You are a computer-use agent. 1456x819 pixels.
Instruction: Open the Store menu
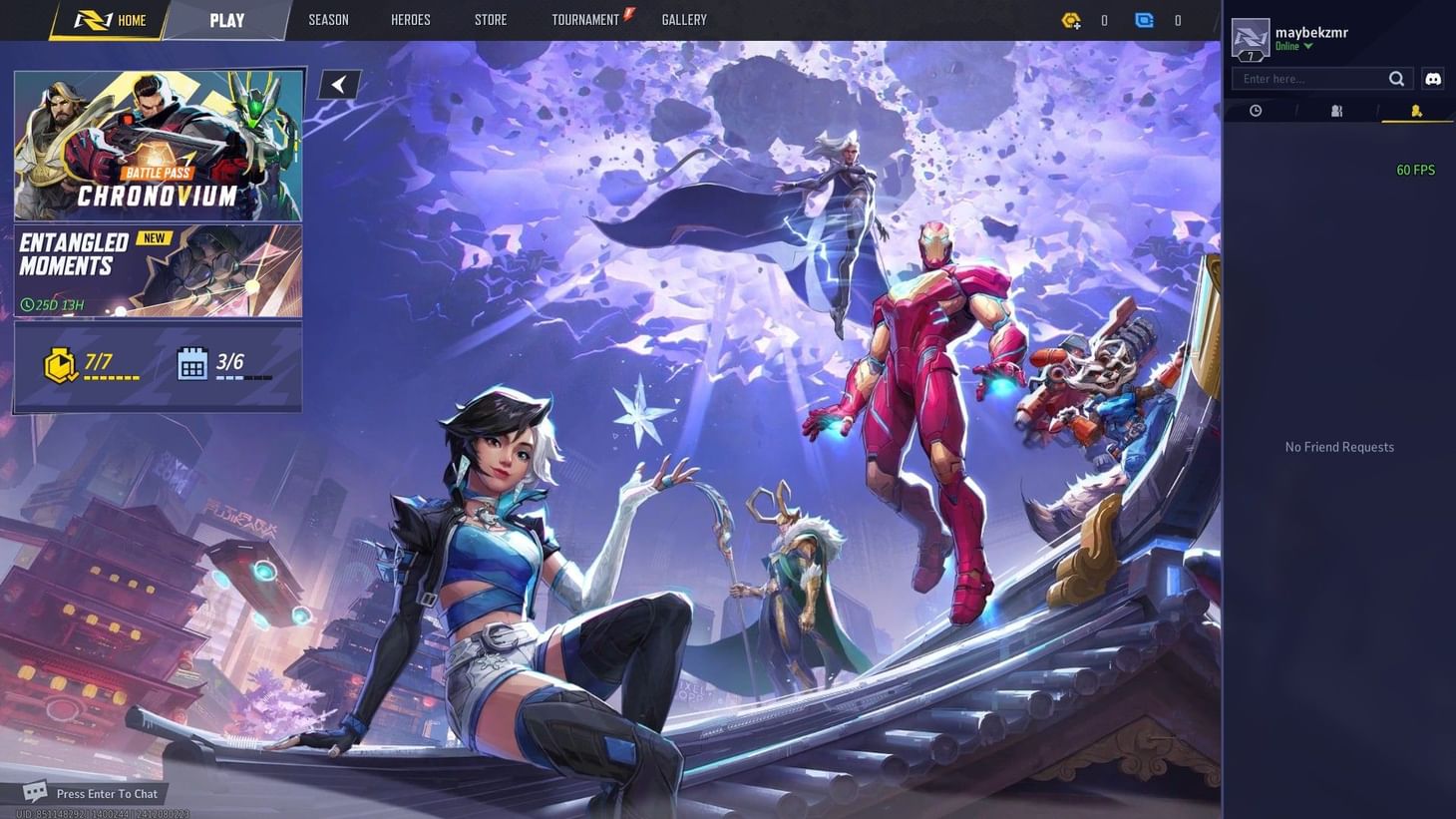pos(491,19)
